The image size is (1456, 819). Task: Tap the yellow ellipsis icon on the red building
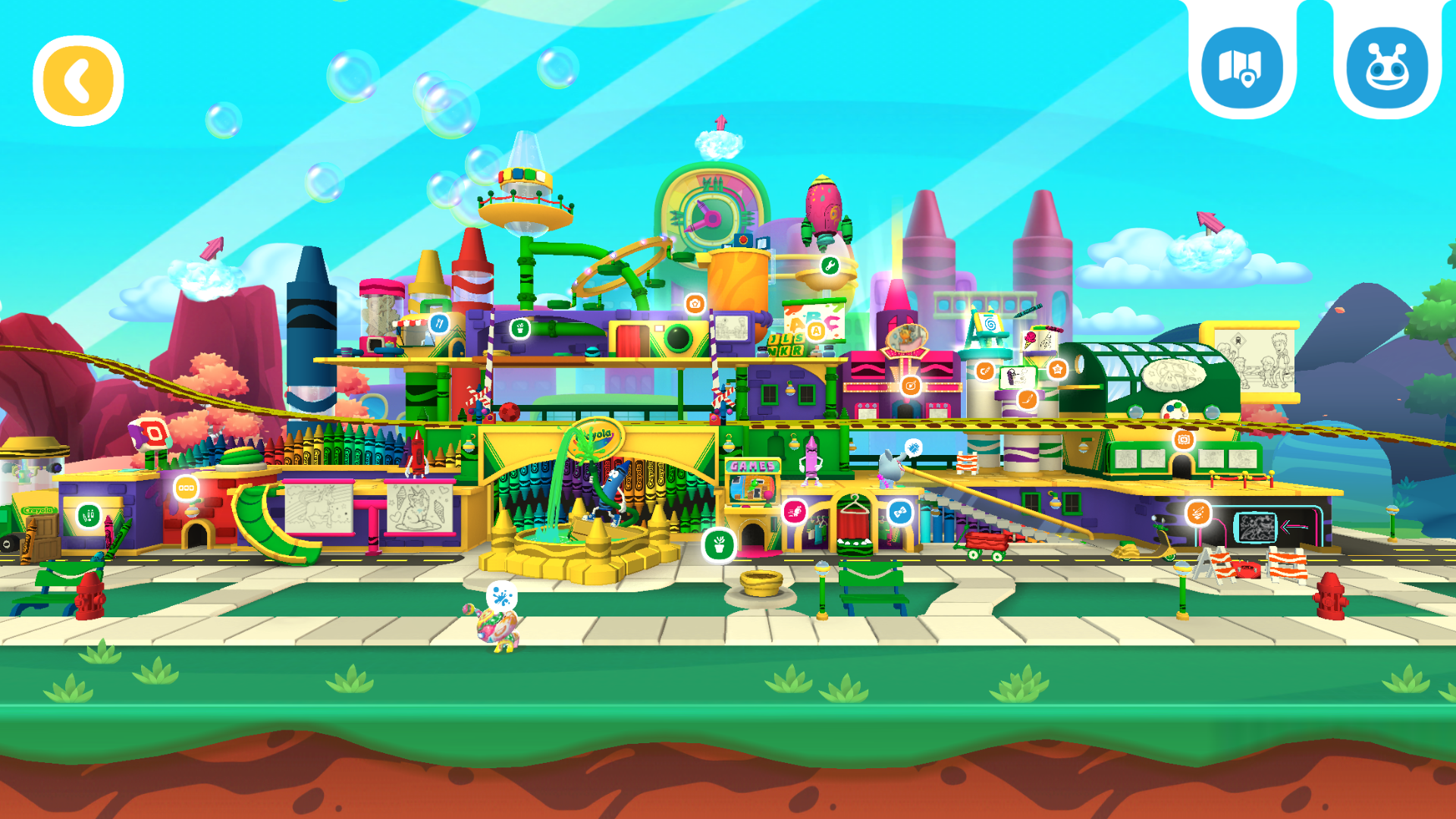click(186, 488)
